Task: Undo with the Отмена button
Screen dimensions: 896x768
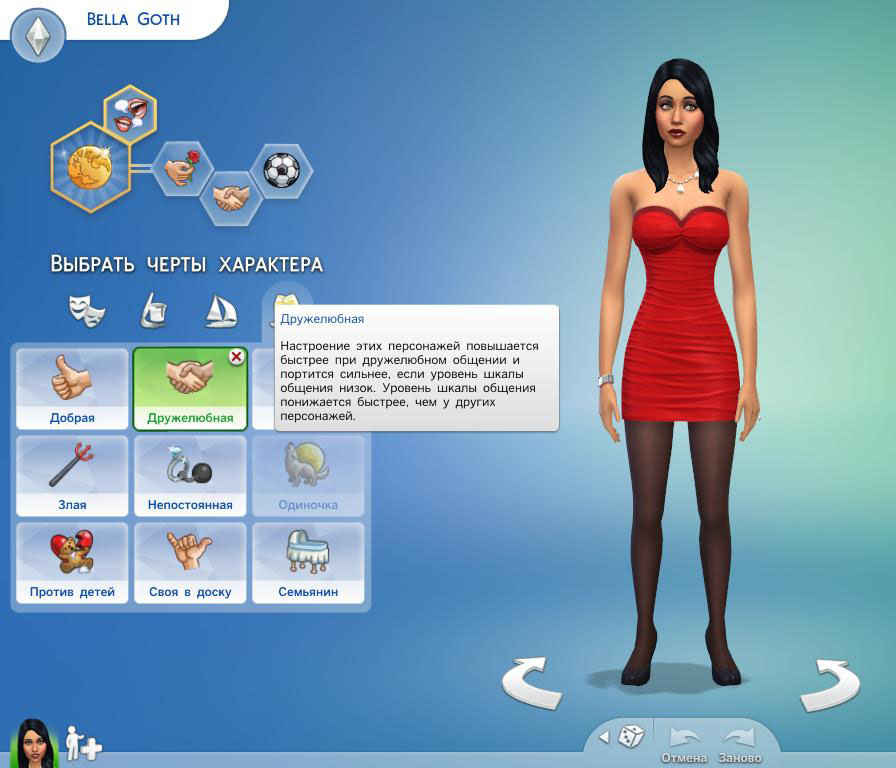Action: point(684,744)
